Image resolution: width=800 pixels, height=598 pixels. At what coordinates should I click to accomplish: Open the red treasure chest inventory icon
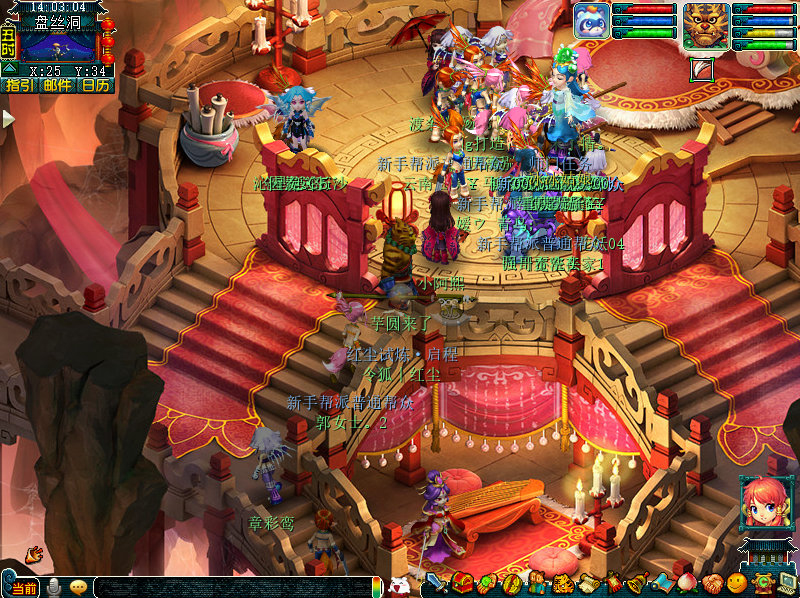pos(461,583)
